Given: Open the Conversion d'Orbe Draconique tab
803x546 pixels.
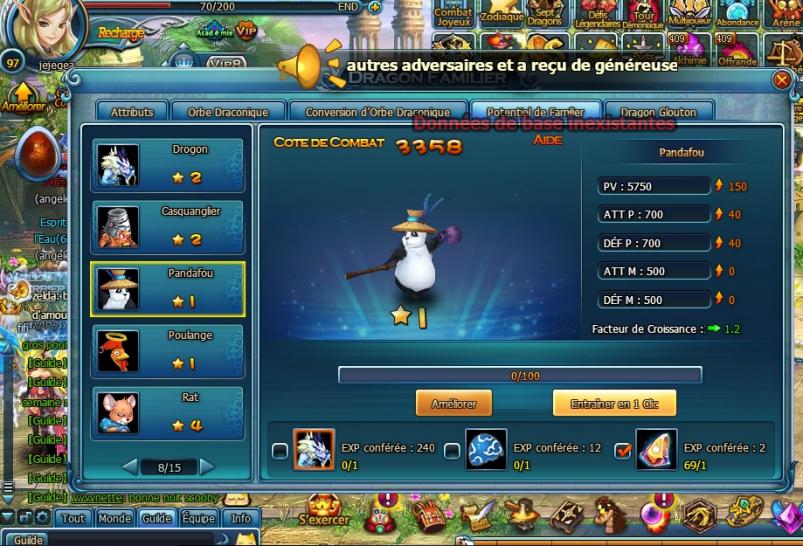Looking at the screenshot, I should (377, 113).
